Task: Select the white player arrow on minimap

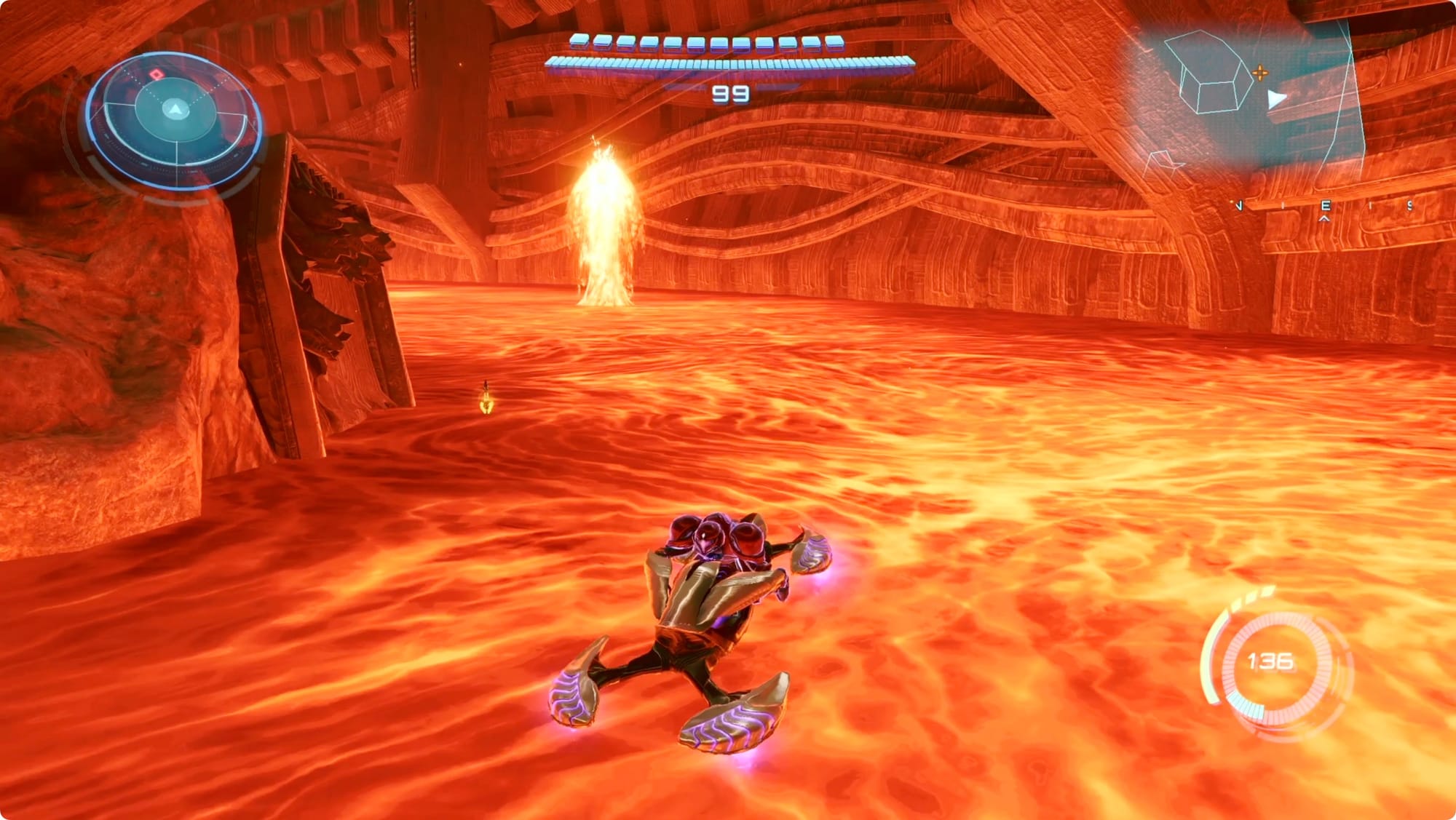Action: (x=1275, y=100)
